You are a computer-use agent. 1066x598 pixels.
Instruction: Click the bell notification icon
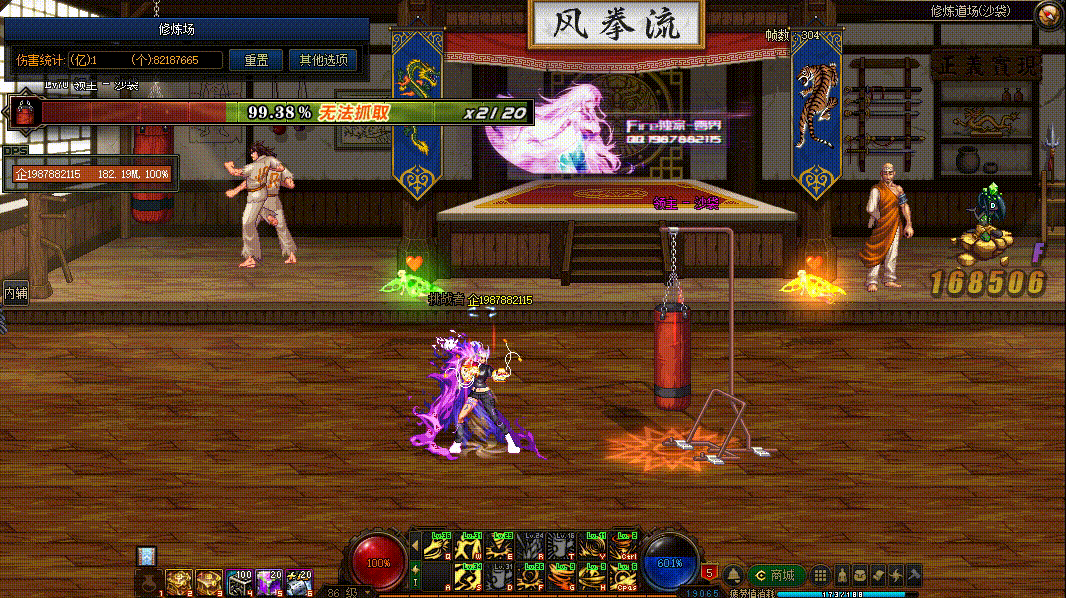733,575
